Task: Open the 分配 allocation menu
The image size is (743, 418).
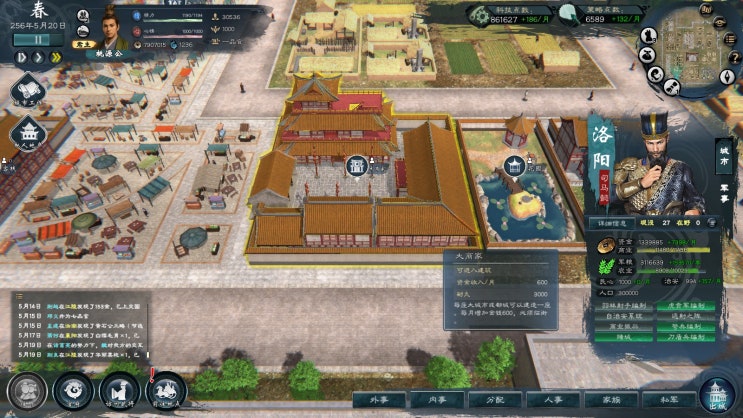Action: click(x=494, y=399)
